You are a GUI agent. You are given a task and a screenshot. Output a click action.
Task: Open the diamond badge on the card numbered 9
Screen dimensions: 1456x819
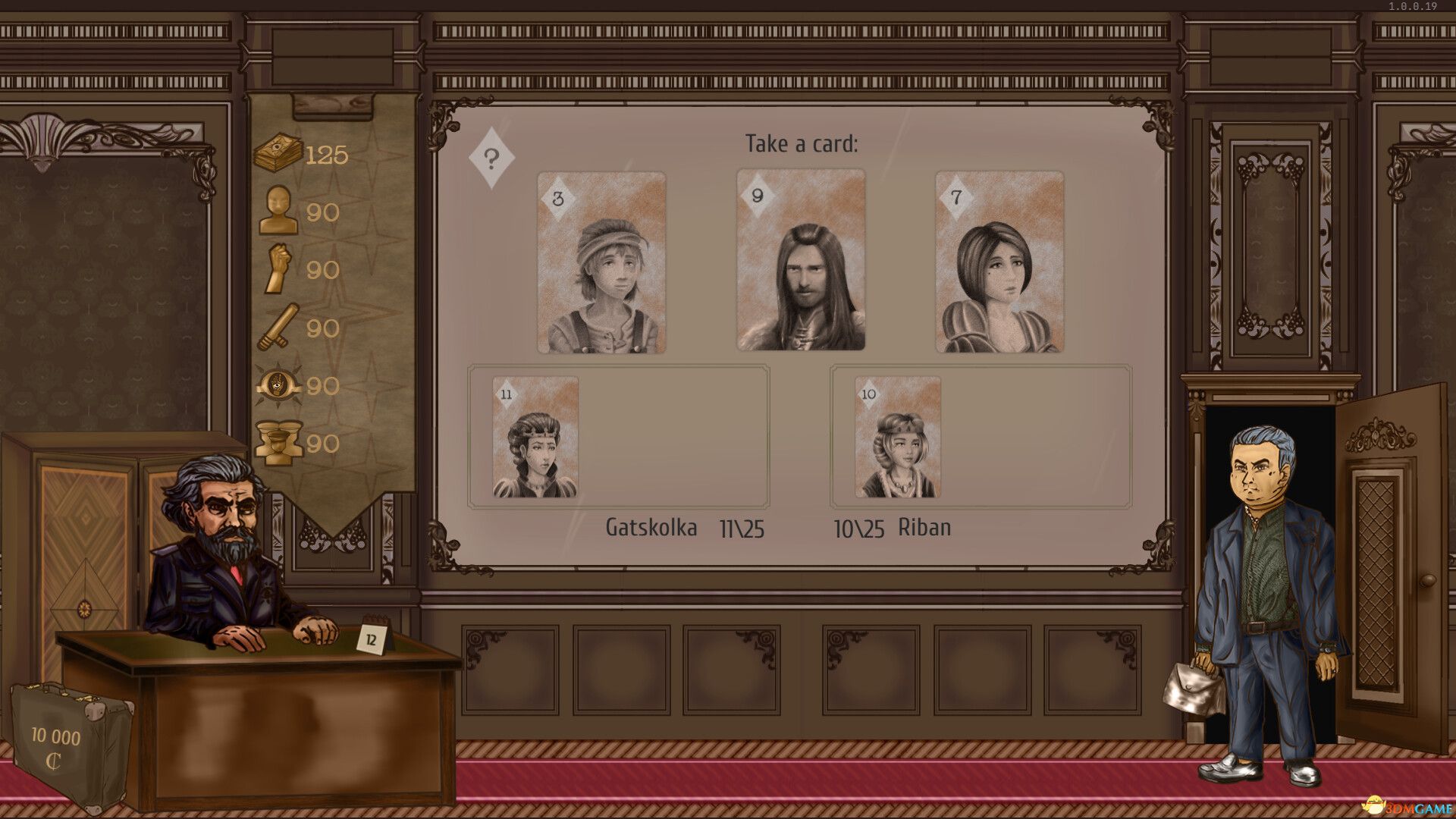[758, 196]
